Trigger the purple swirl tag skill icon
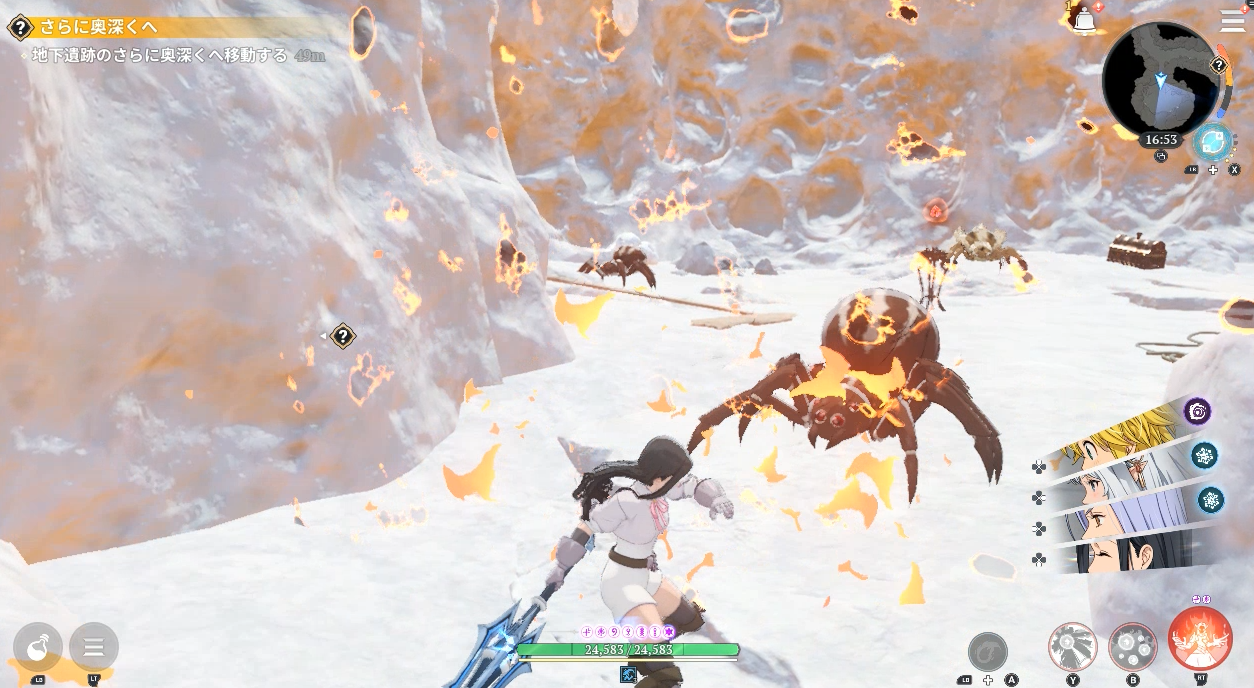Image resolution: width=1254 pixels, height=688 pixels. point(1197,411)
